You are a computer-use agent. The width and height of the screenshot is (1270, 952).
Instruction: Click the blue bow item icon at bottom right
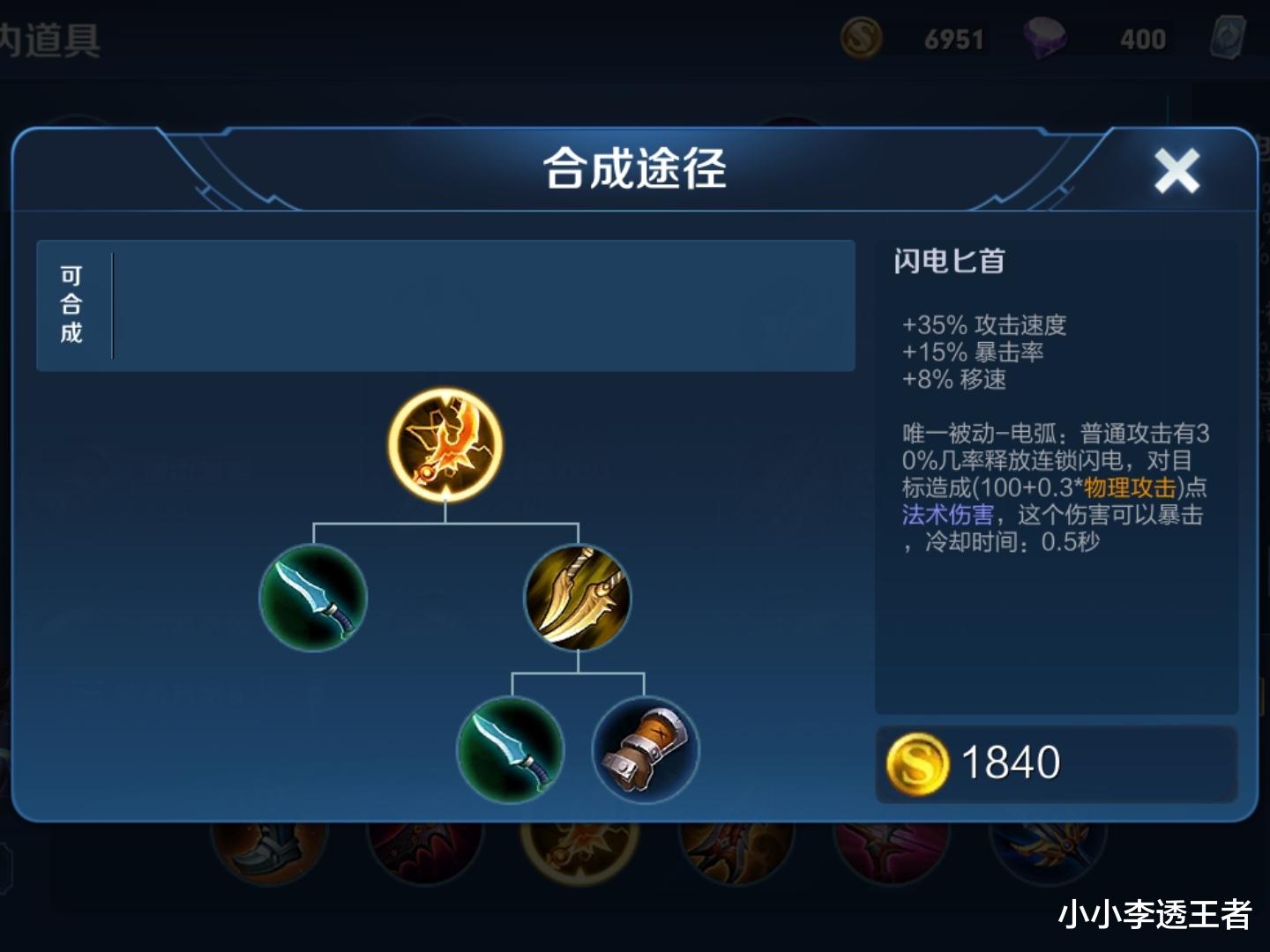[x=1050, y=851]
